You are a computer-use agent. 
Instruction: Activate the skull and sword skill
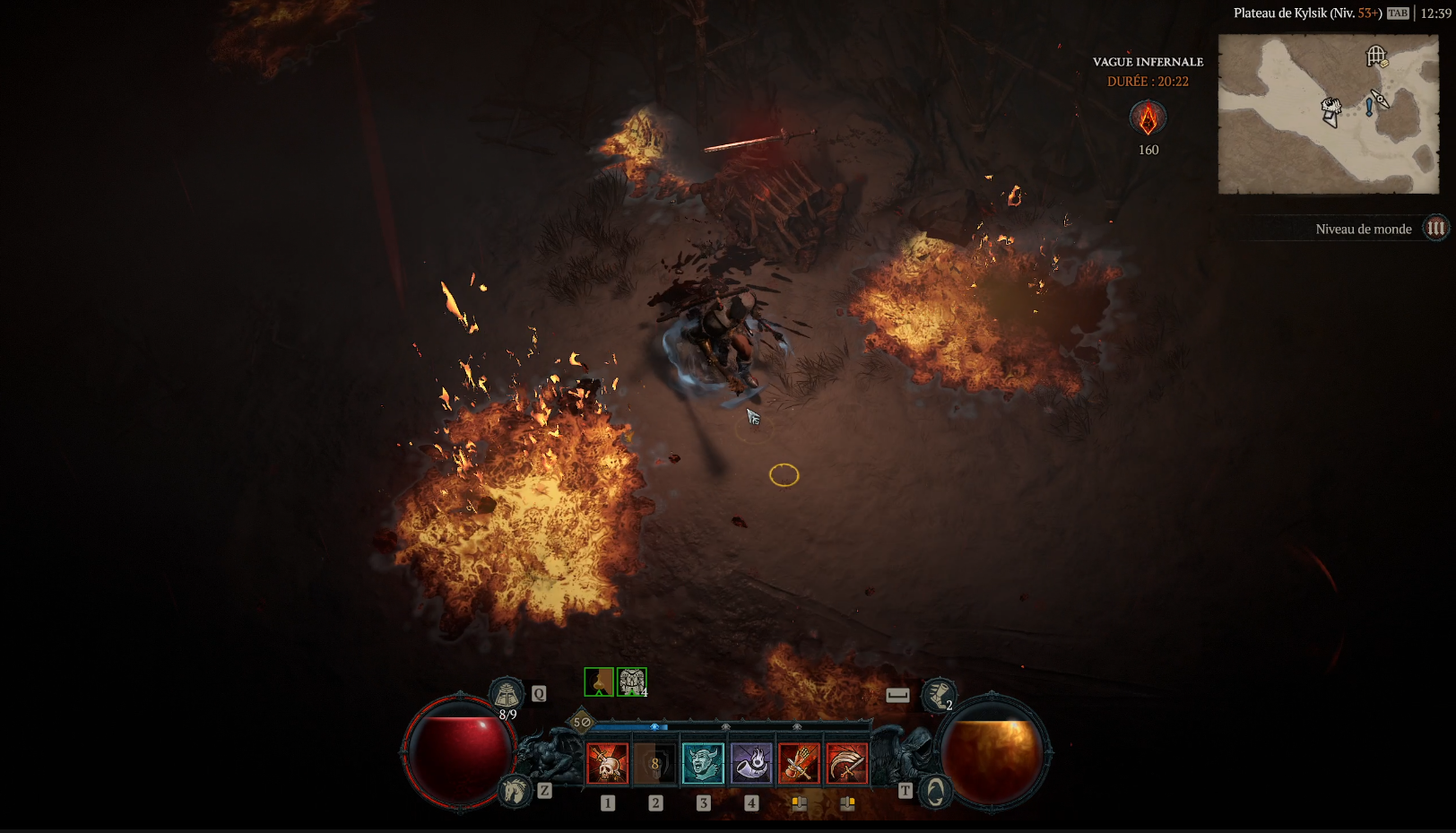(607, 764)
